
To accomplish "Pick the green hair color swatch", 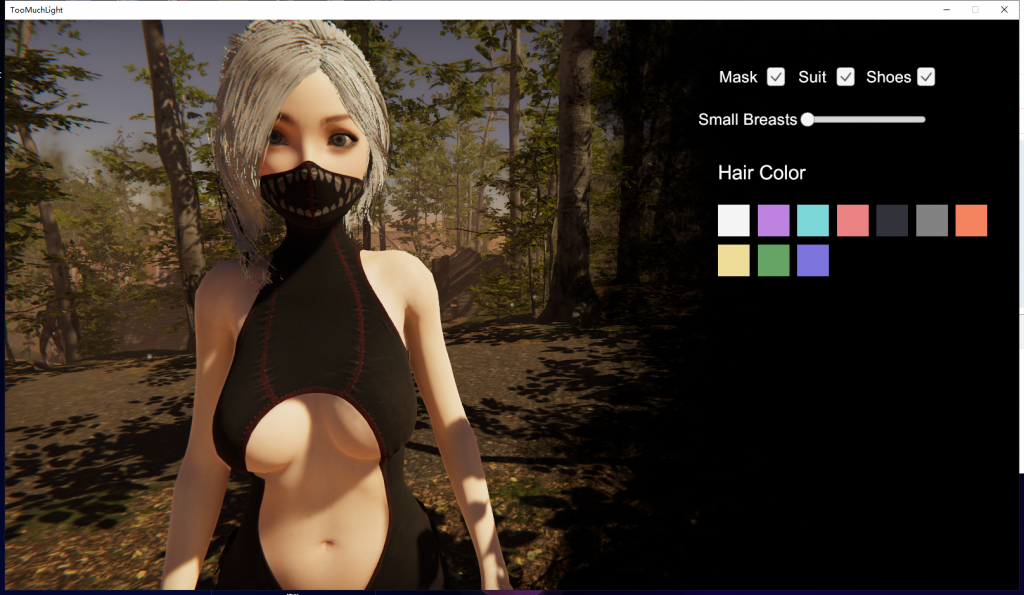I will (x=773, y=260).
